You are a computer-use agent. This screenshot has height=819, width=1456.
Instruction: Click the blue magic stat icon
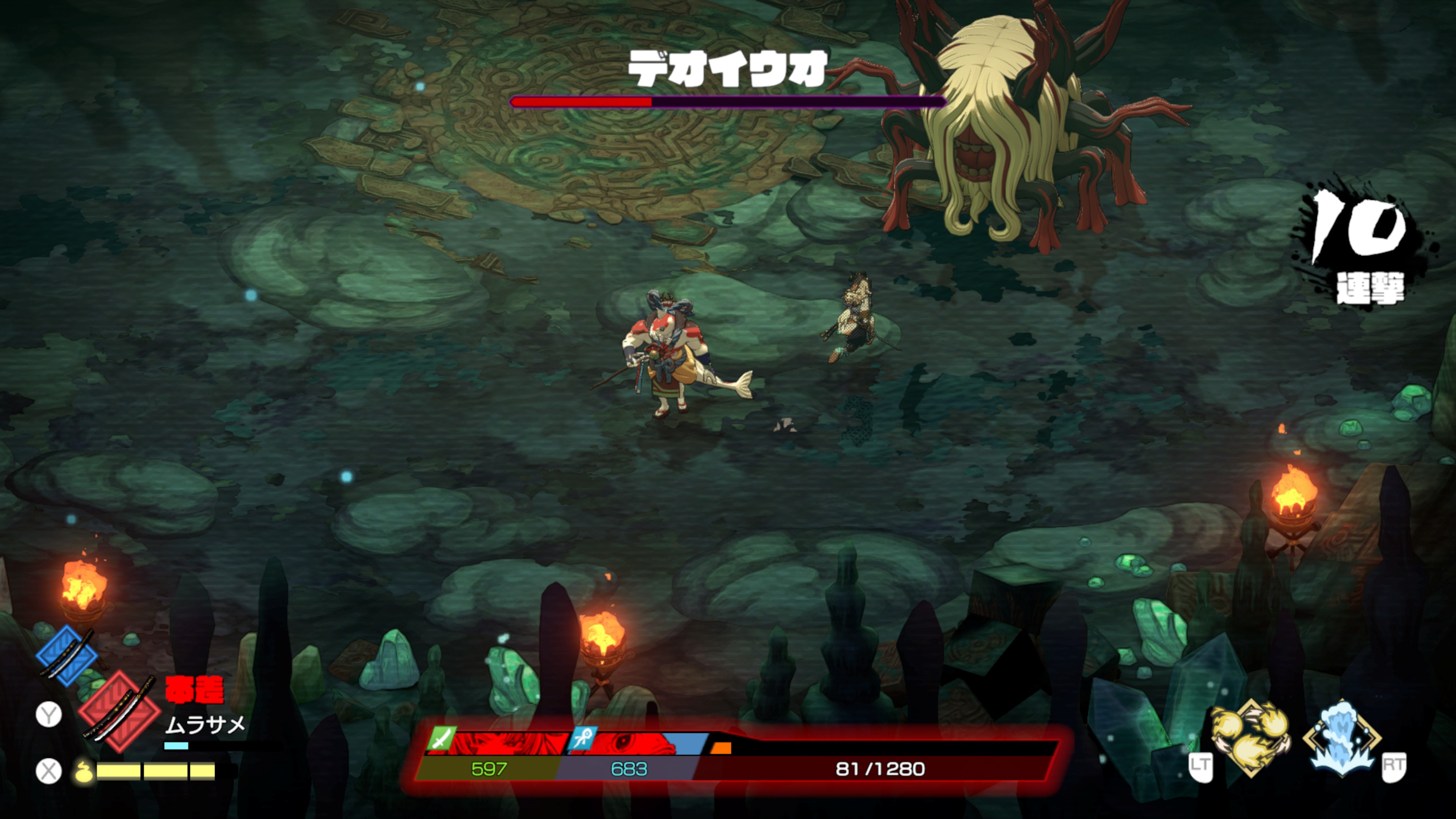pyautogui.click(x=583, y=737)
